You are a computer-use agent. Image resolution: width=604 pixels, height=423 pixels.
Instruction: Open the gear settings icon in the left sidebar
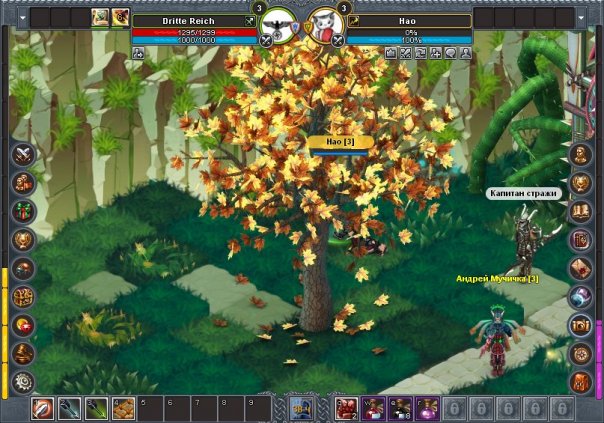pyautogui.click(x=21, y=381)
